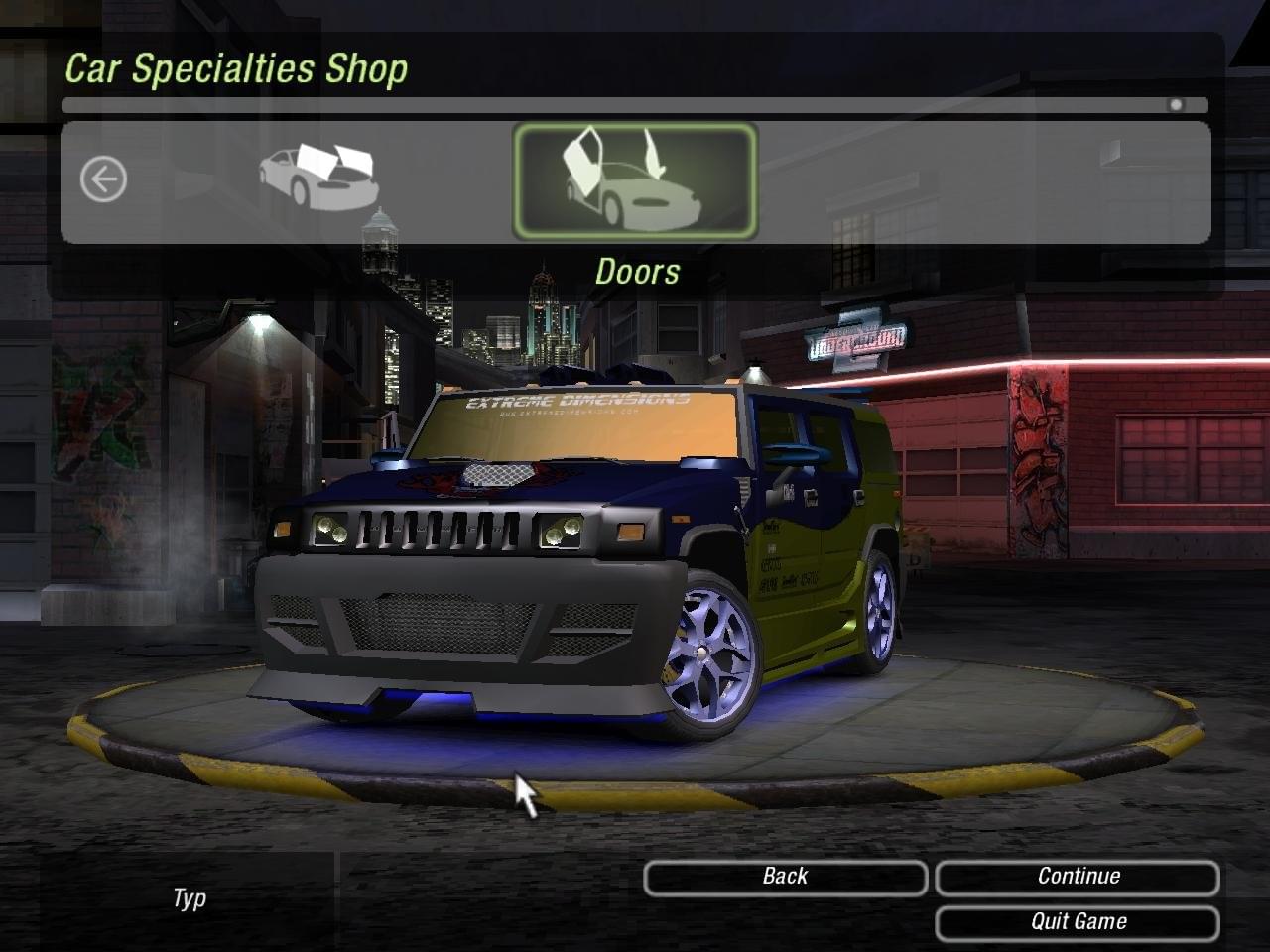Select the Continue button

(1078, 877)
